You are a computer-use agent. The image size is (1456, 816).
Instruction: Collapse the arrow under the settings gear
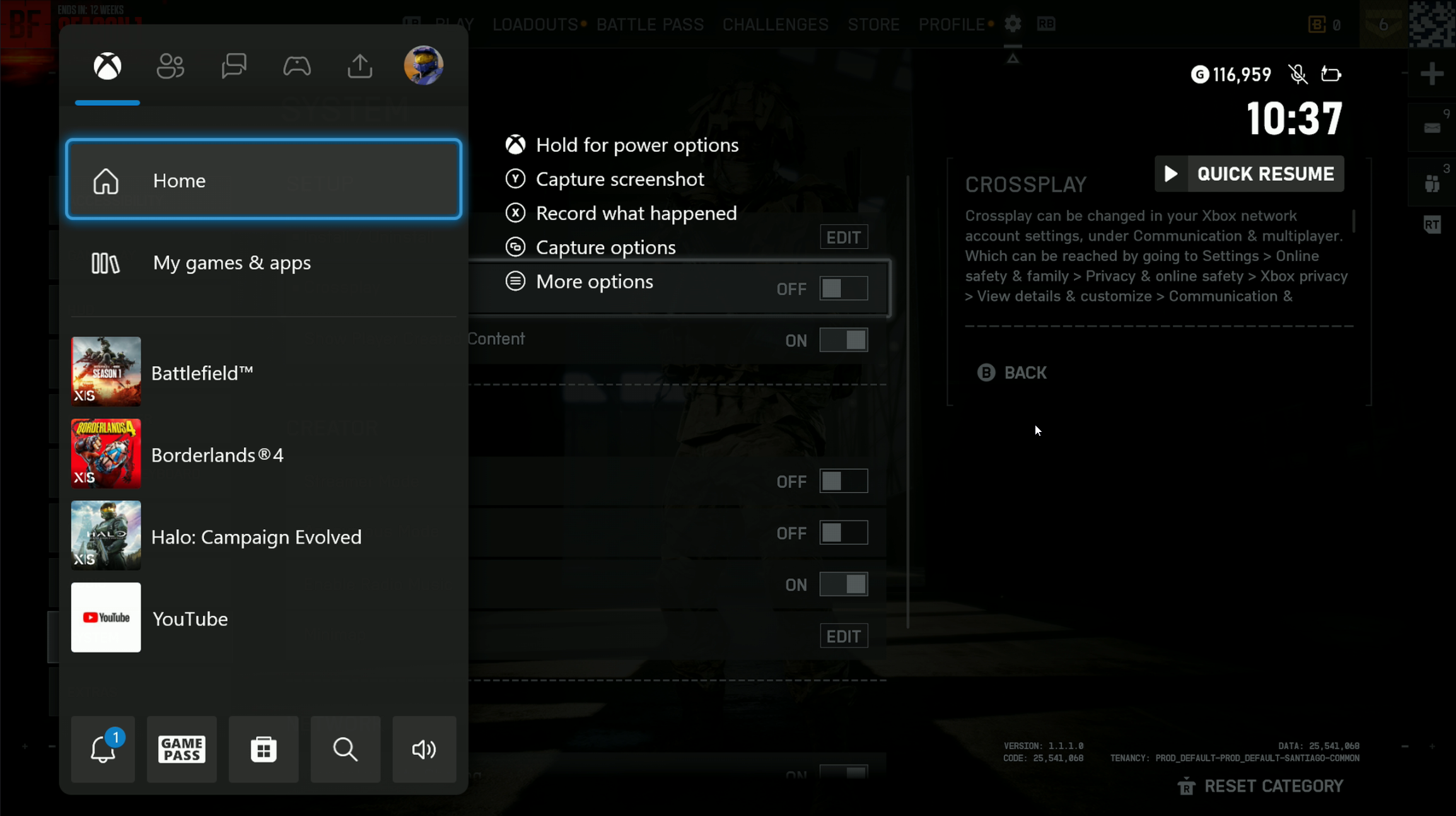pyautogui.click(x=1013, y=57)
